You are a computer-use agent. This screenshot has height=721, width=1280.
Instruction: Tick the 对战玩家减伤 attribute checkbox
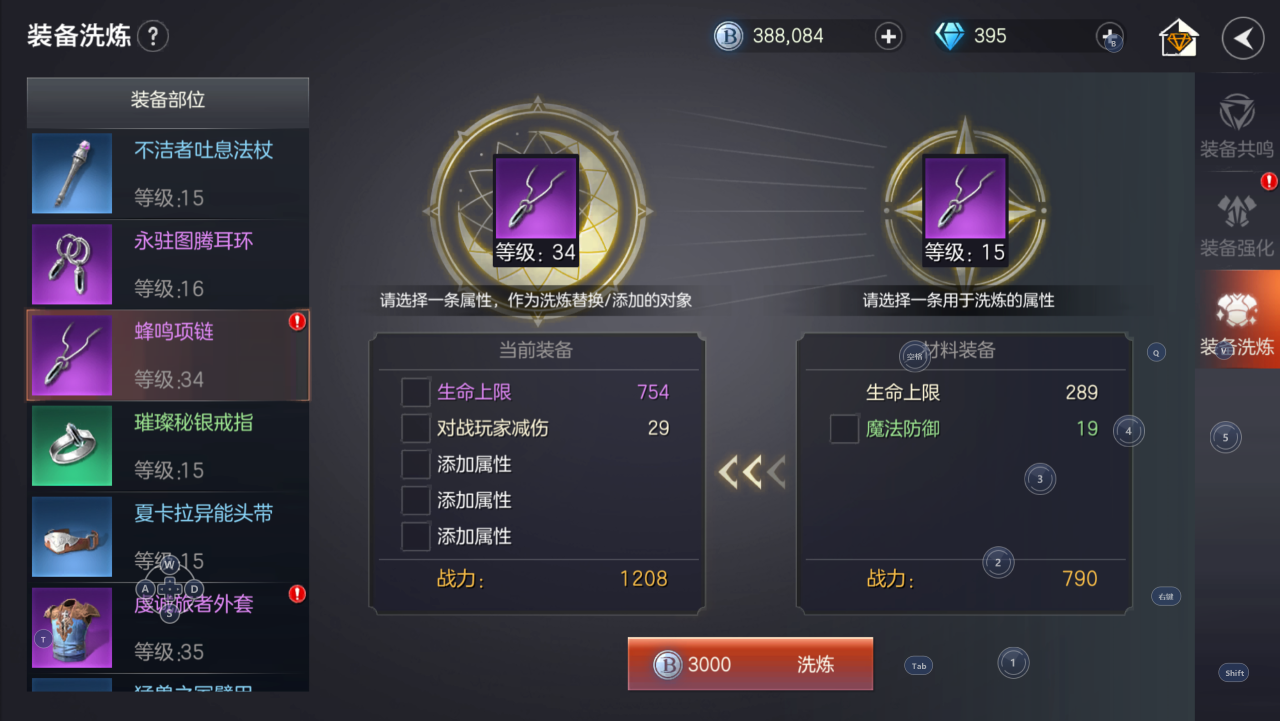416,428
